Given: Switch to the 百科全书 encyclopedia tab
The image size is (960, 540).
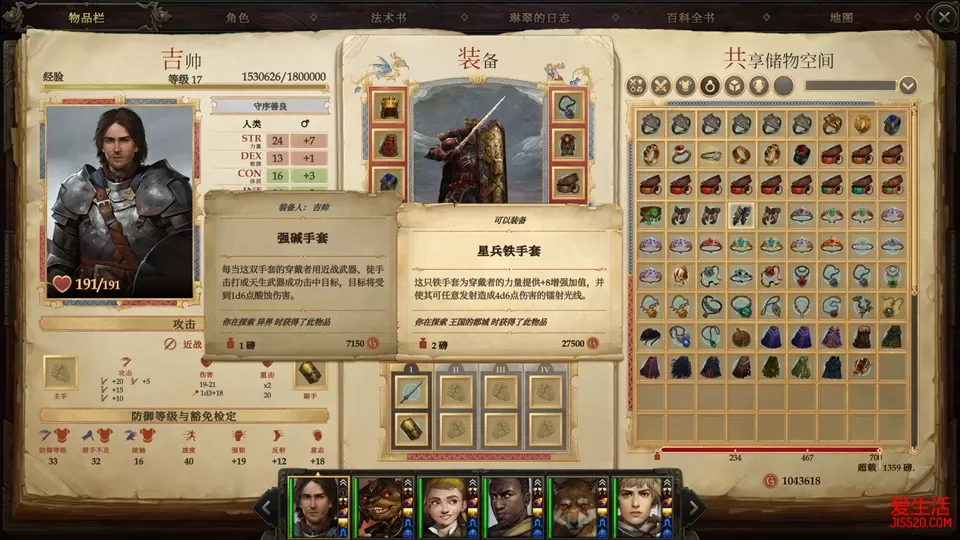Looking at the screenshot, I should [692, 18].
